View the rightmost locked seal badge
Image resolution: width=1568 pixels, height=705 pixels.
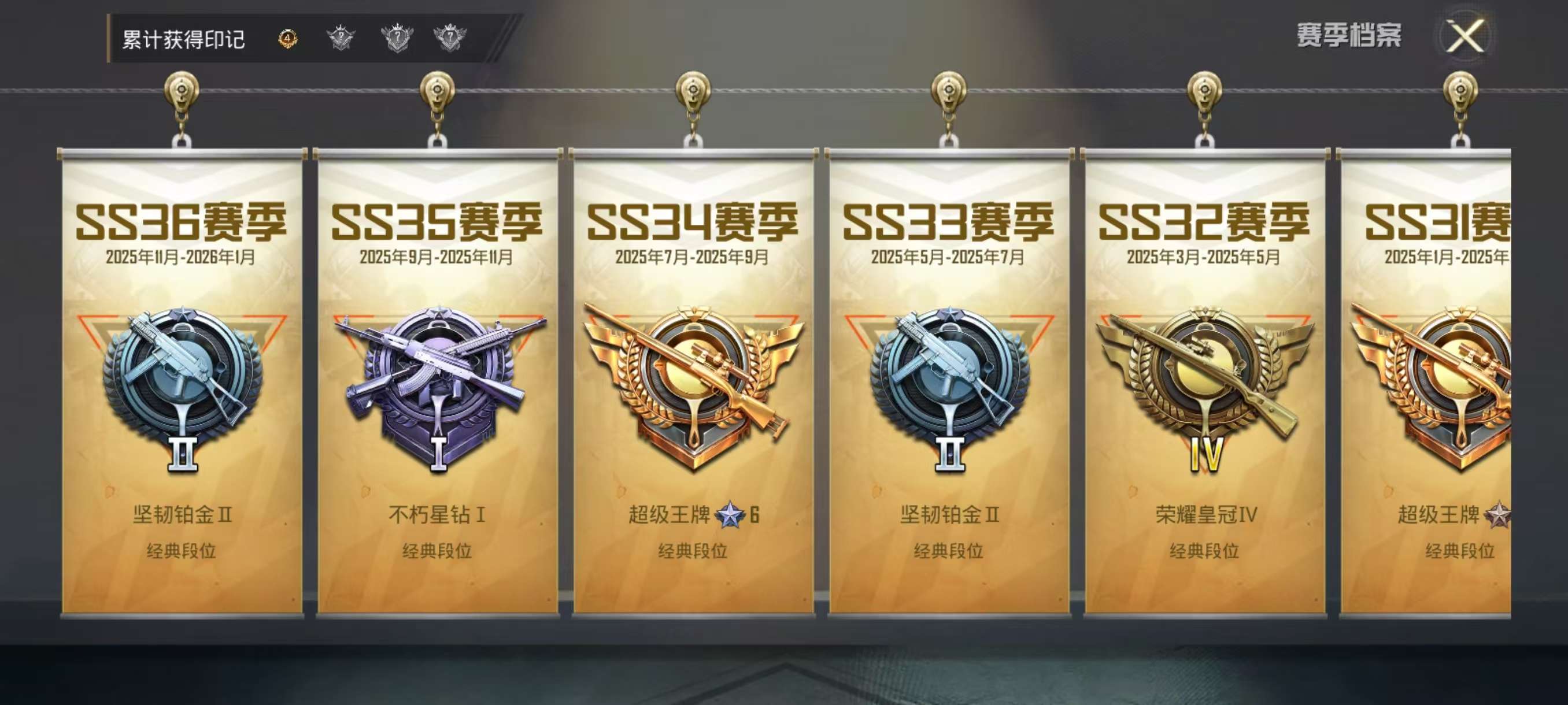coord(450,38)
